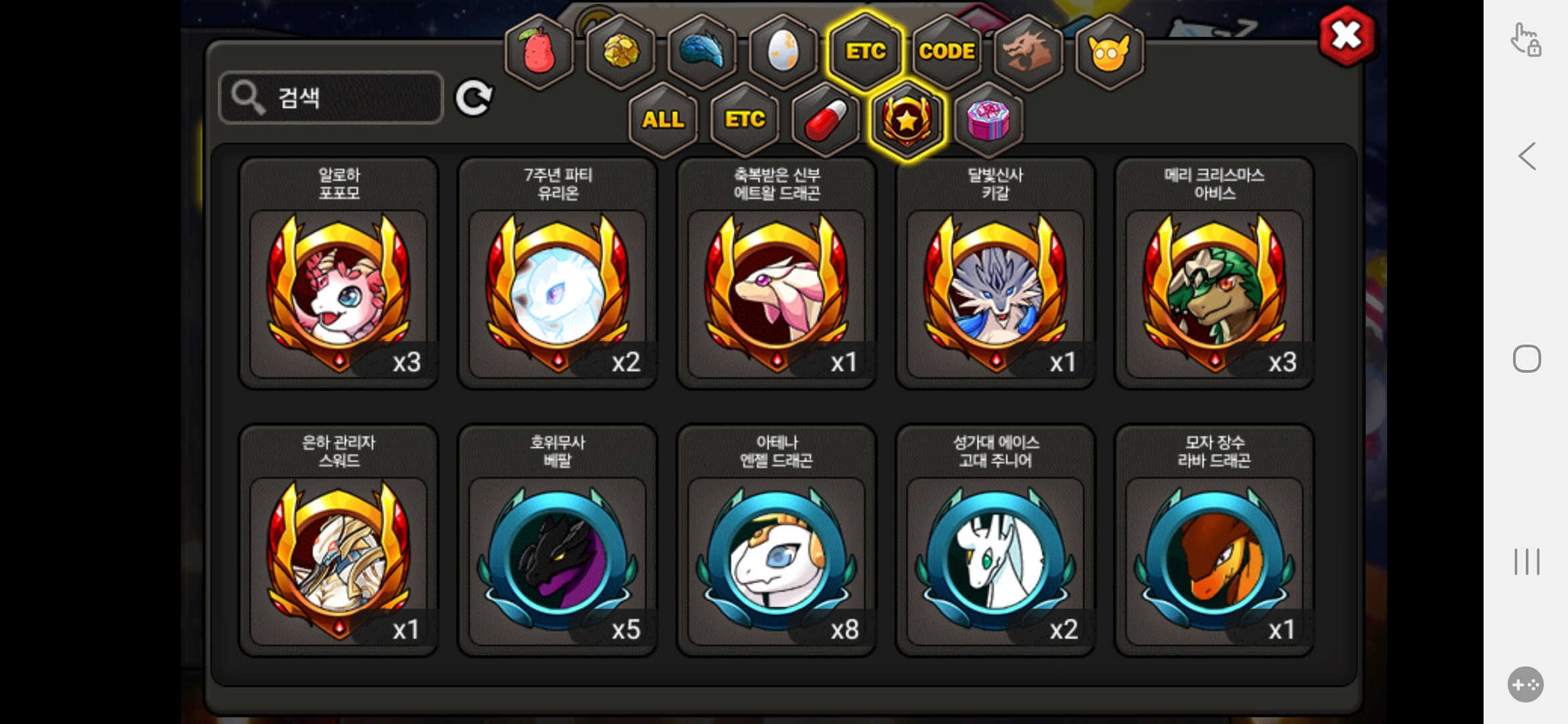Choose the 아테나 엔젤 드래곤 emblem x8
1568x724 pixels.
[777, 541]
